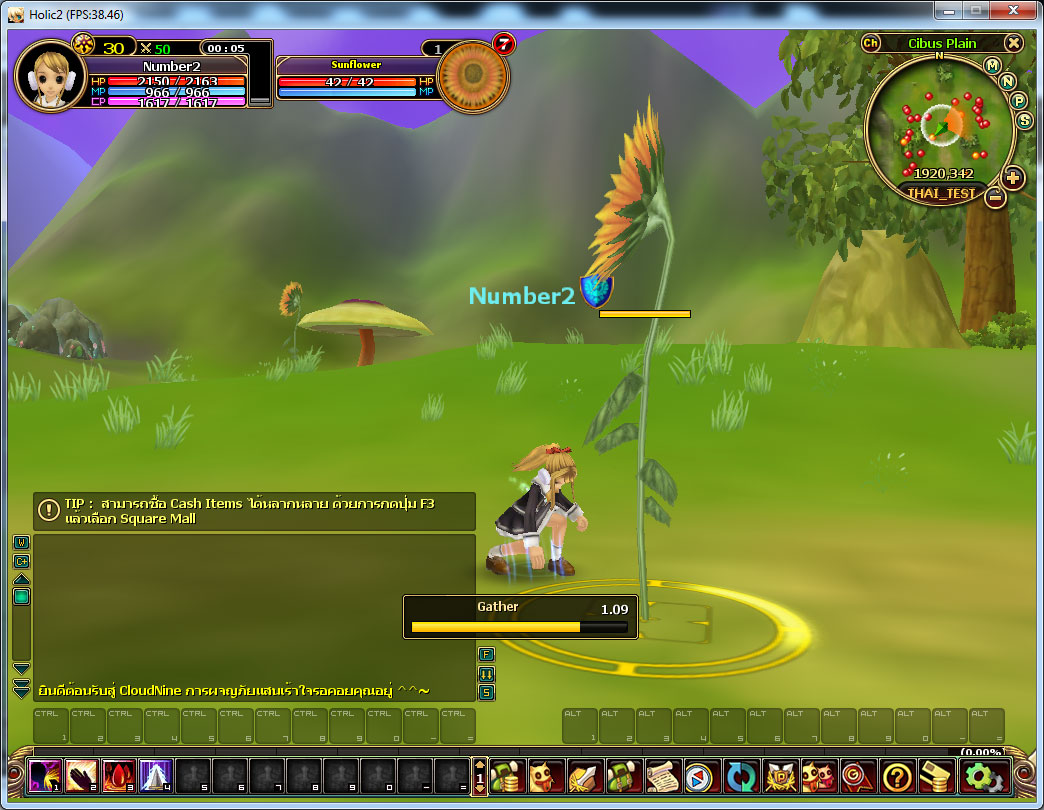Click the Ch channel button beside Cibus Plain
The width and height of the screenshot is (1044, 810).
pyautogui.click(x=871, y=43)
